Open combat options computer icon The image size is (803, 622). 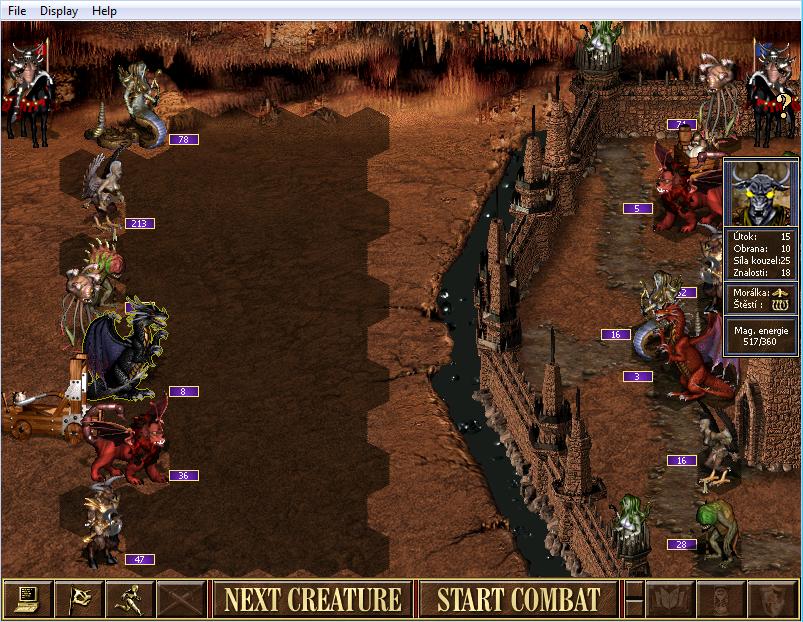pyautogui.click(x=27, y=599)
